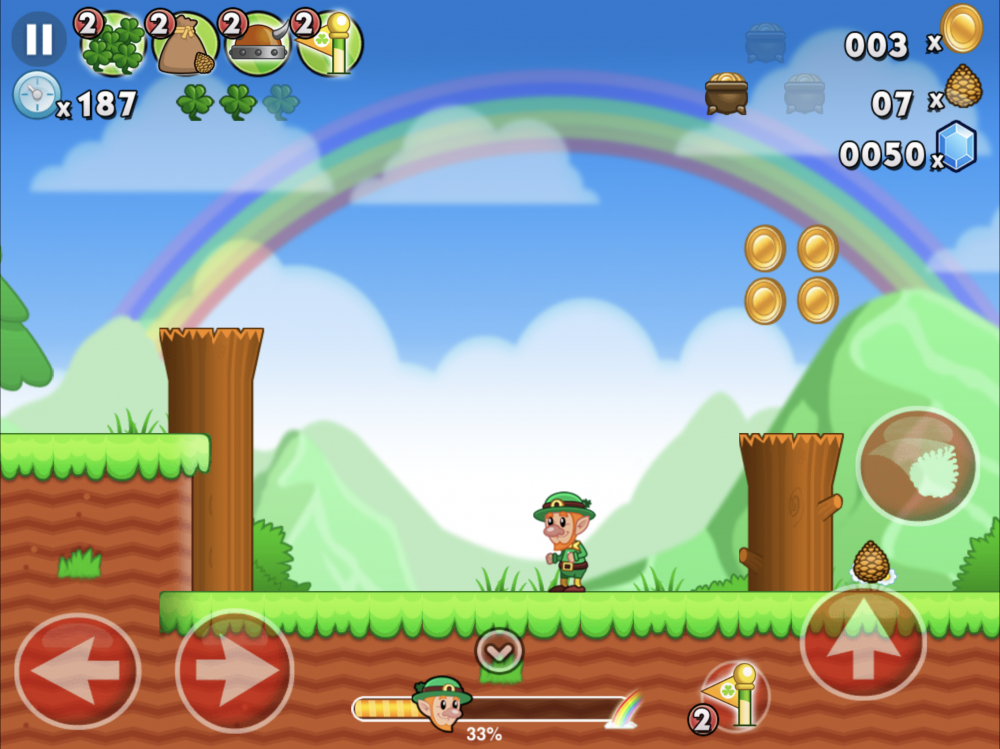
Task: Use the clover bundle power-up
Action: pyautogui.click(x=113, y=44)
